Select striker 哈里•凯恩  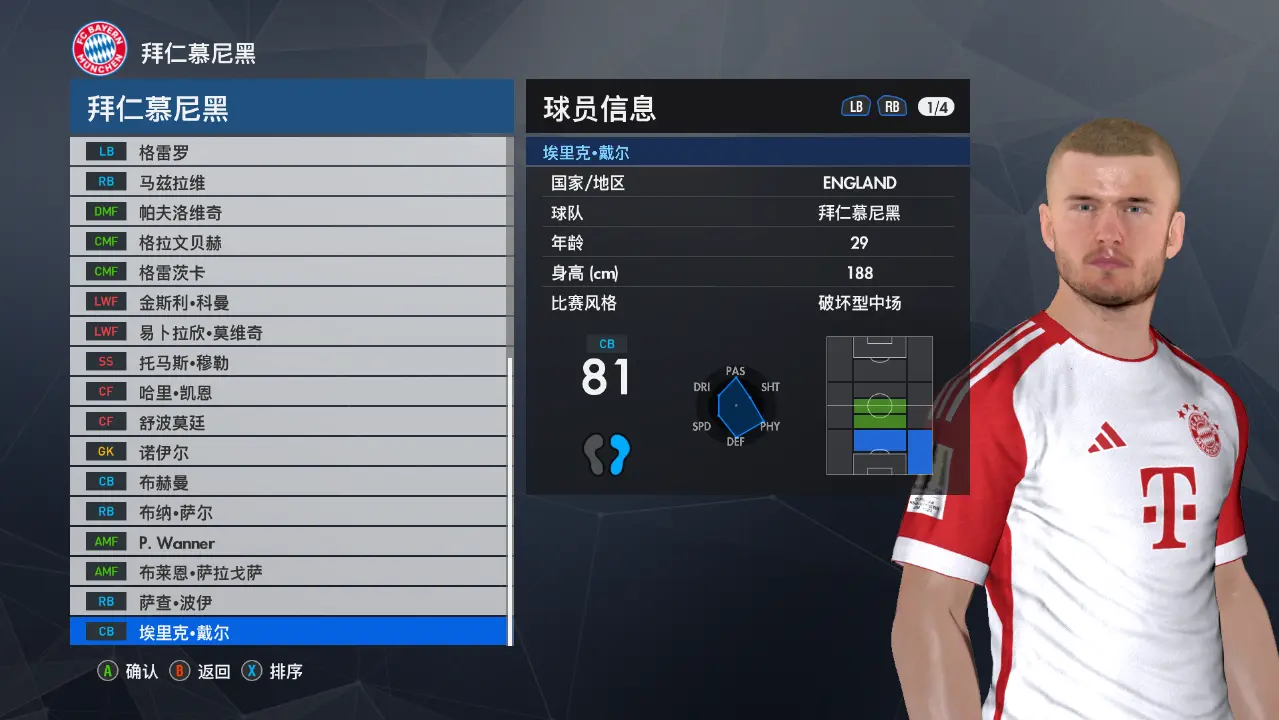coord(288,392)
